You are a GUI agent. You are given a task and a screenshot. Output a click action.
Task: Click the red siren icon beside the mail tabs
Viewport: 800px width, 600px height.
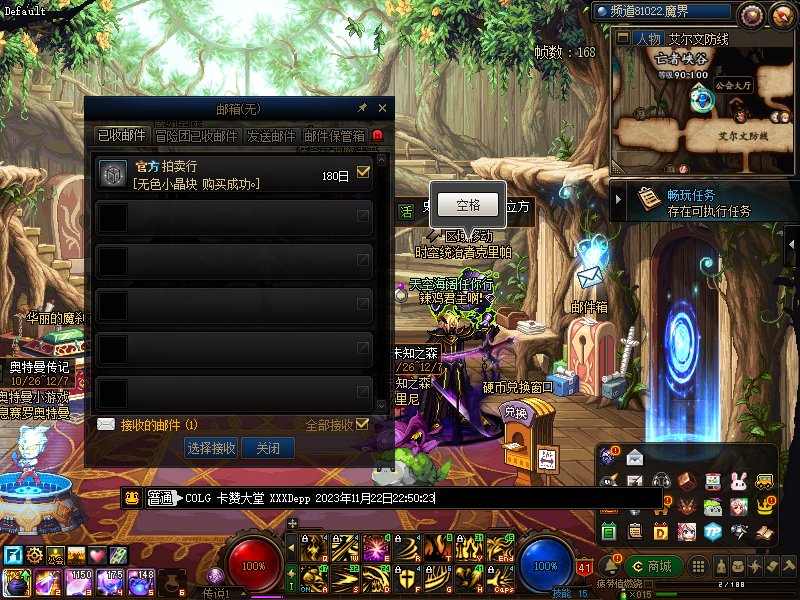(x=378, y=136)
